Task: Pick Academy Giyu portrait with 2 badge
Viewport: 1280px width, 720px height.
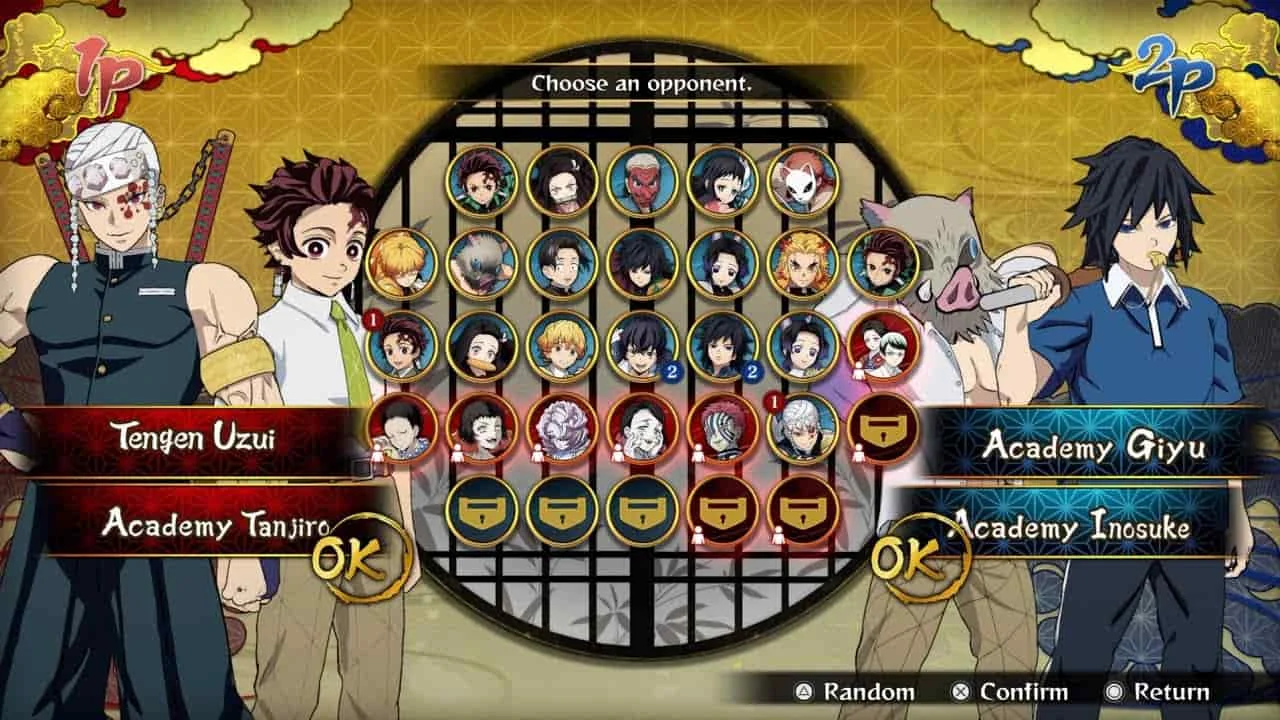Action: [722, 345]
